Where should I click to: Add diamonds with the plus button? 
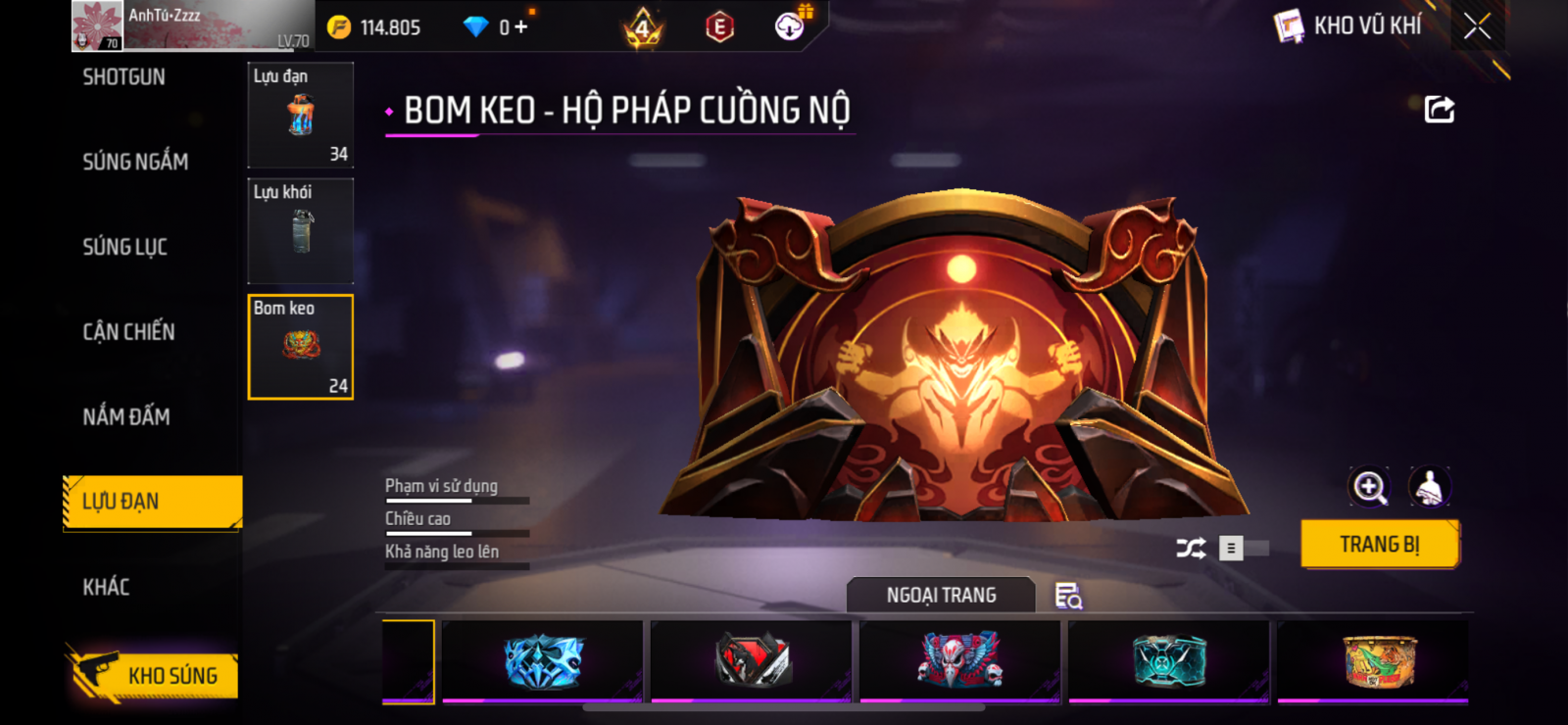click(x=520, y=27)
